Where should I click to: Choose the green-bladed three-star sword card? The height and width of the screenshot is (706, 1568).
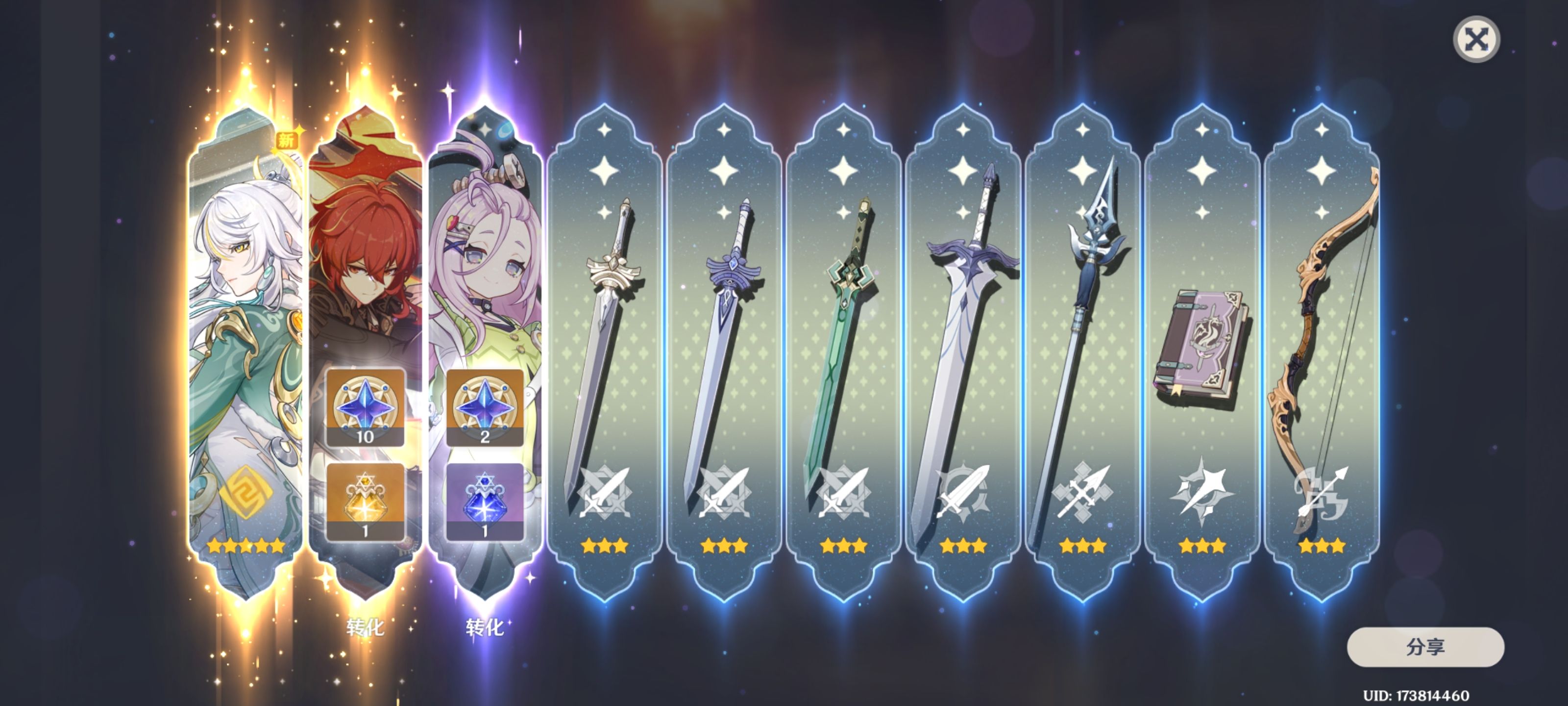(x=843, y=353)
